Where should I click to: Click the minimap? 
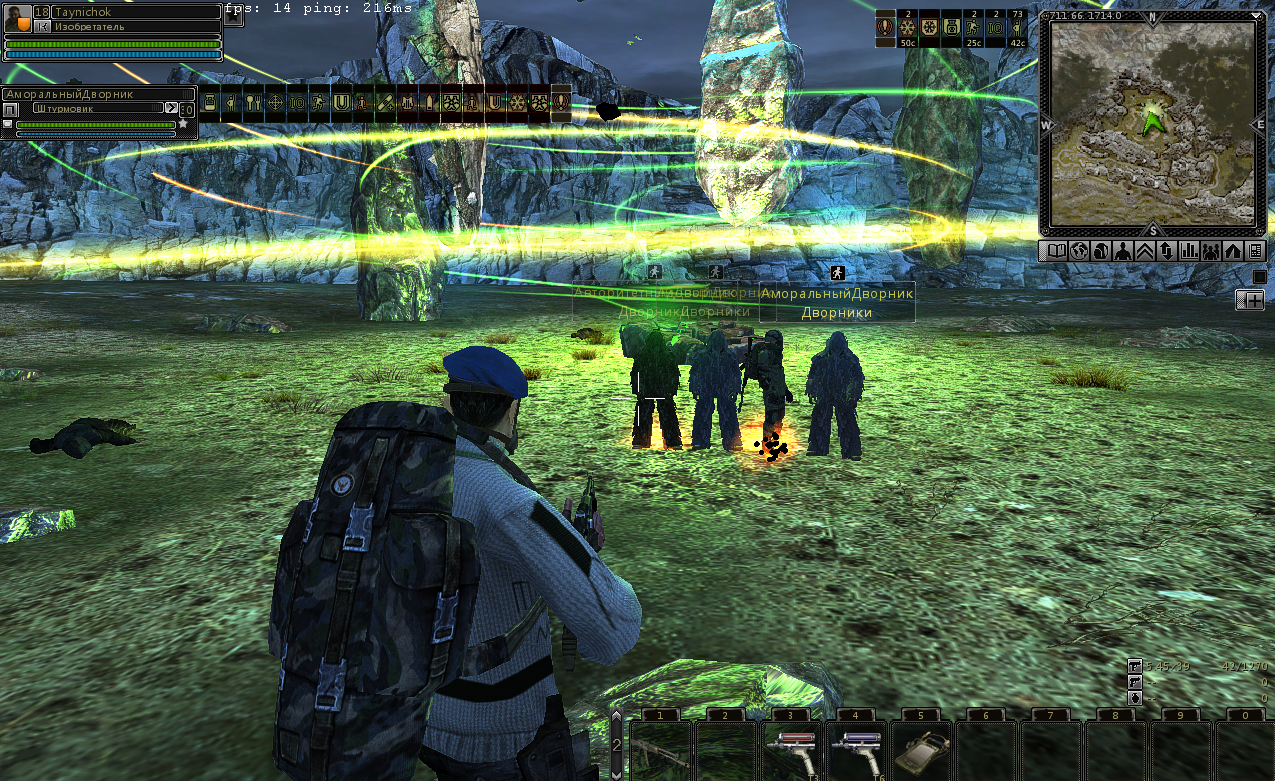pyautogui.click(x=1152, y=125)
